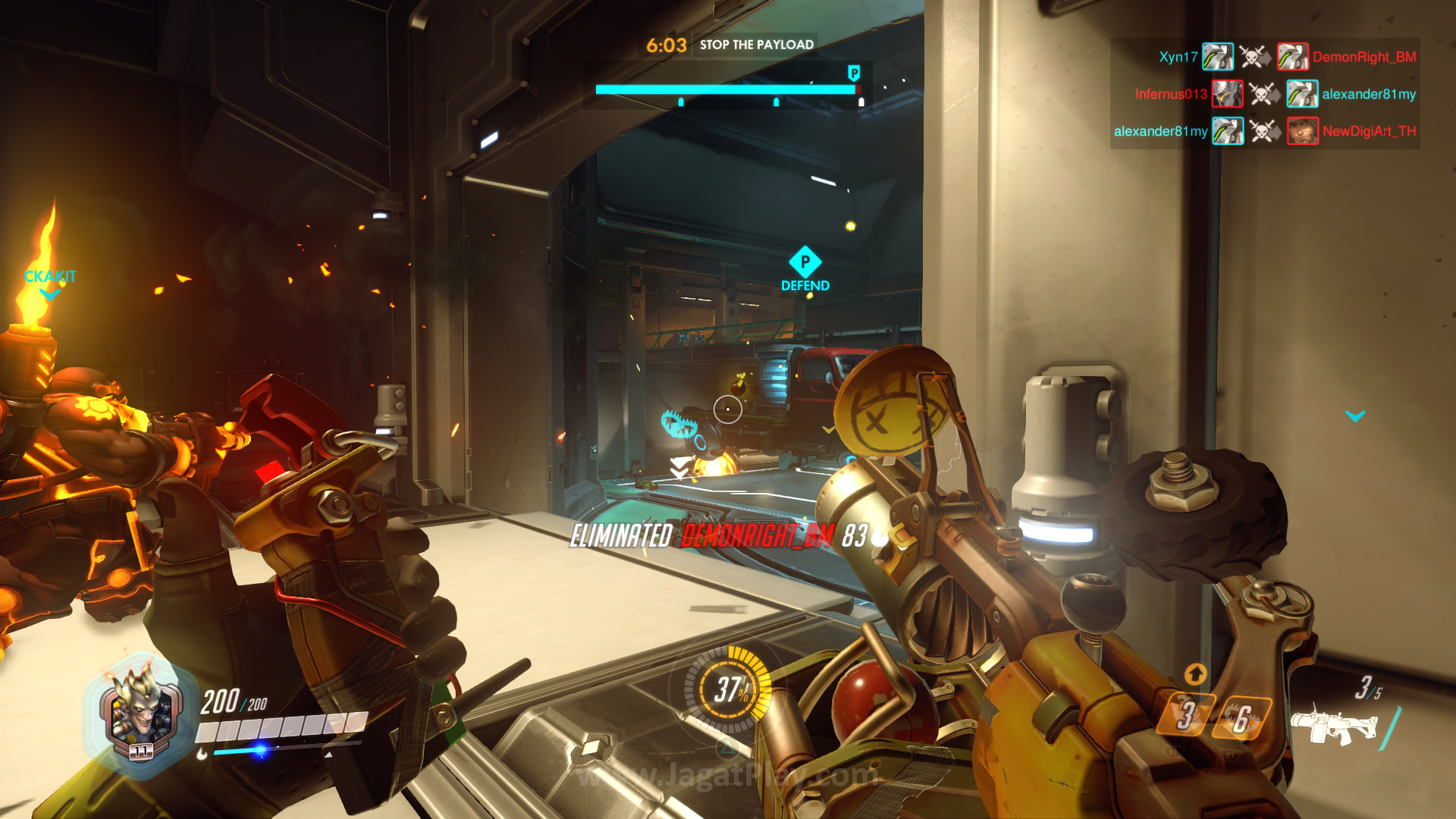Select the Xyn17 kill feed entry
This screenshot has width=1456, height=819.
point(1178,57)
